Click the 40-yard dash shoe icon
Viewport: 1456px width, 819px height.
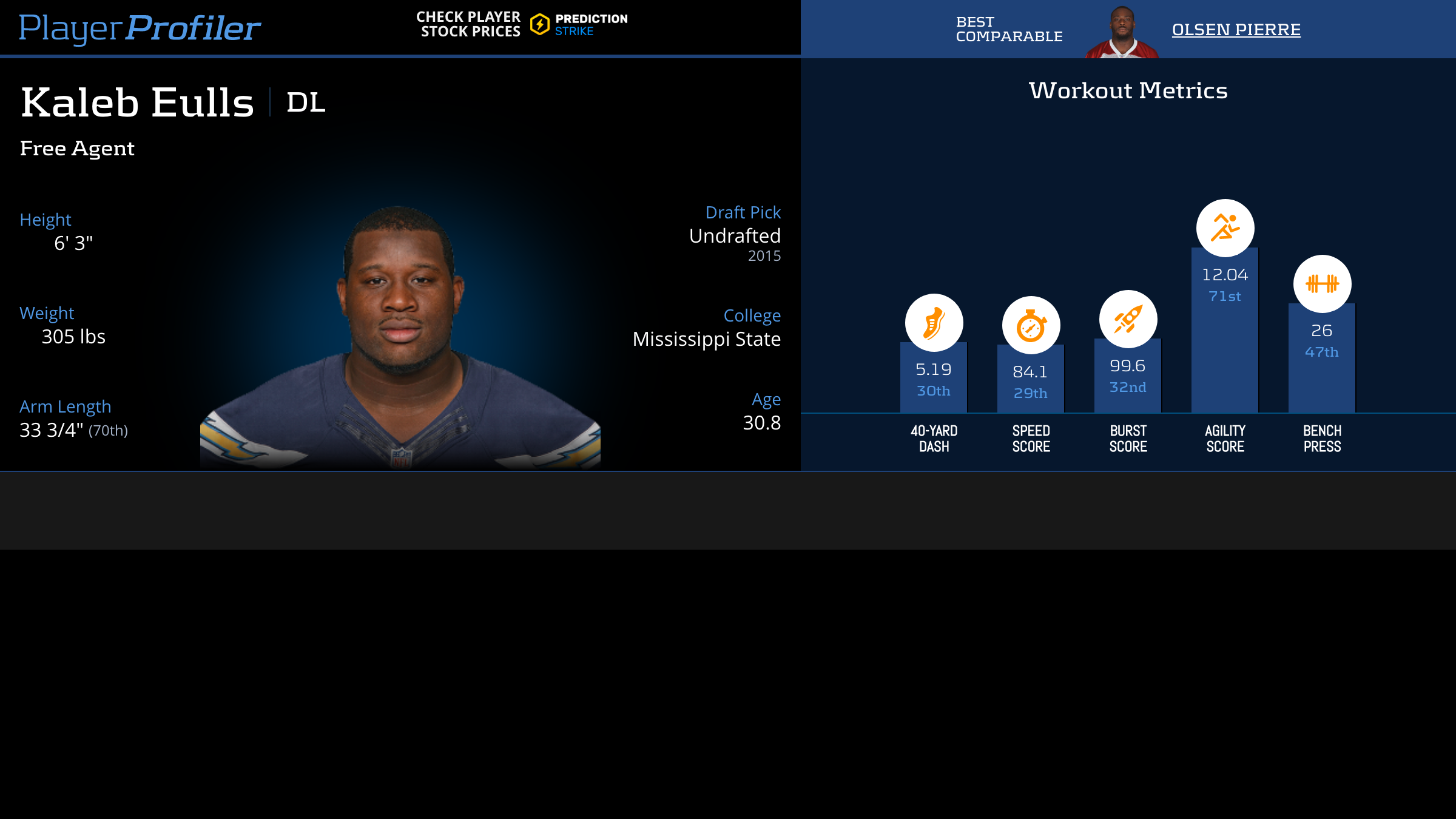point(934,323)
